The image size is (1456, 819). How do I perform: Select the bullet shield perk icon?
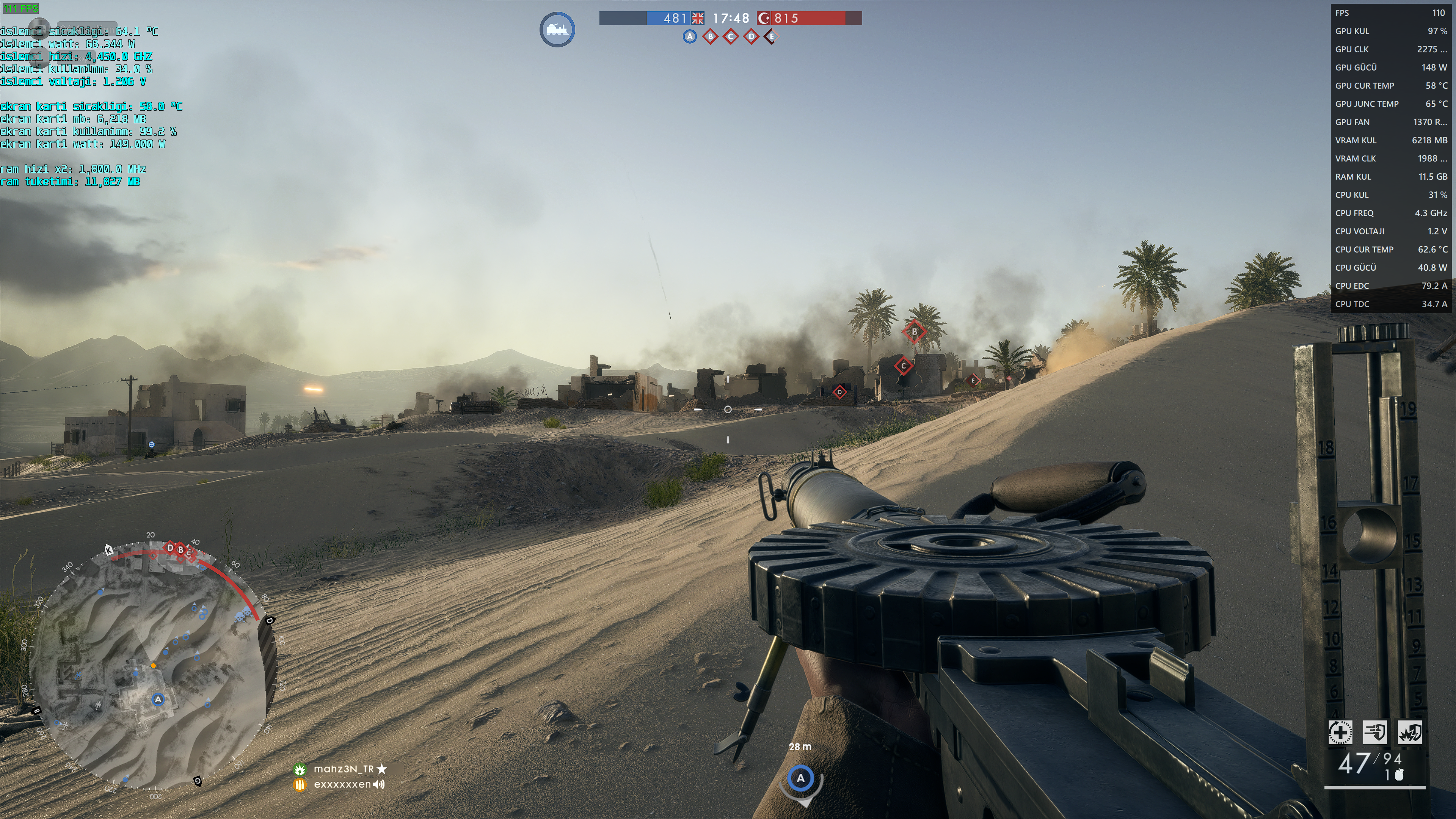(x=1374, y=733)
